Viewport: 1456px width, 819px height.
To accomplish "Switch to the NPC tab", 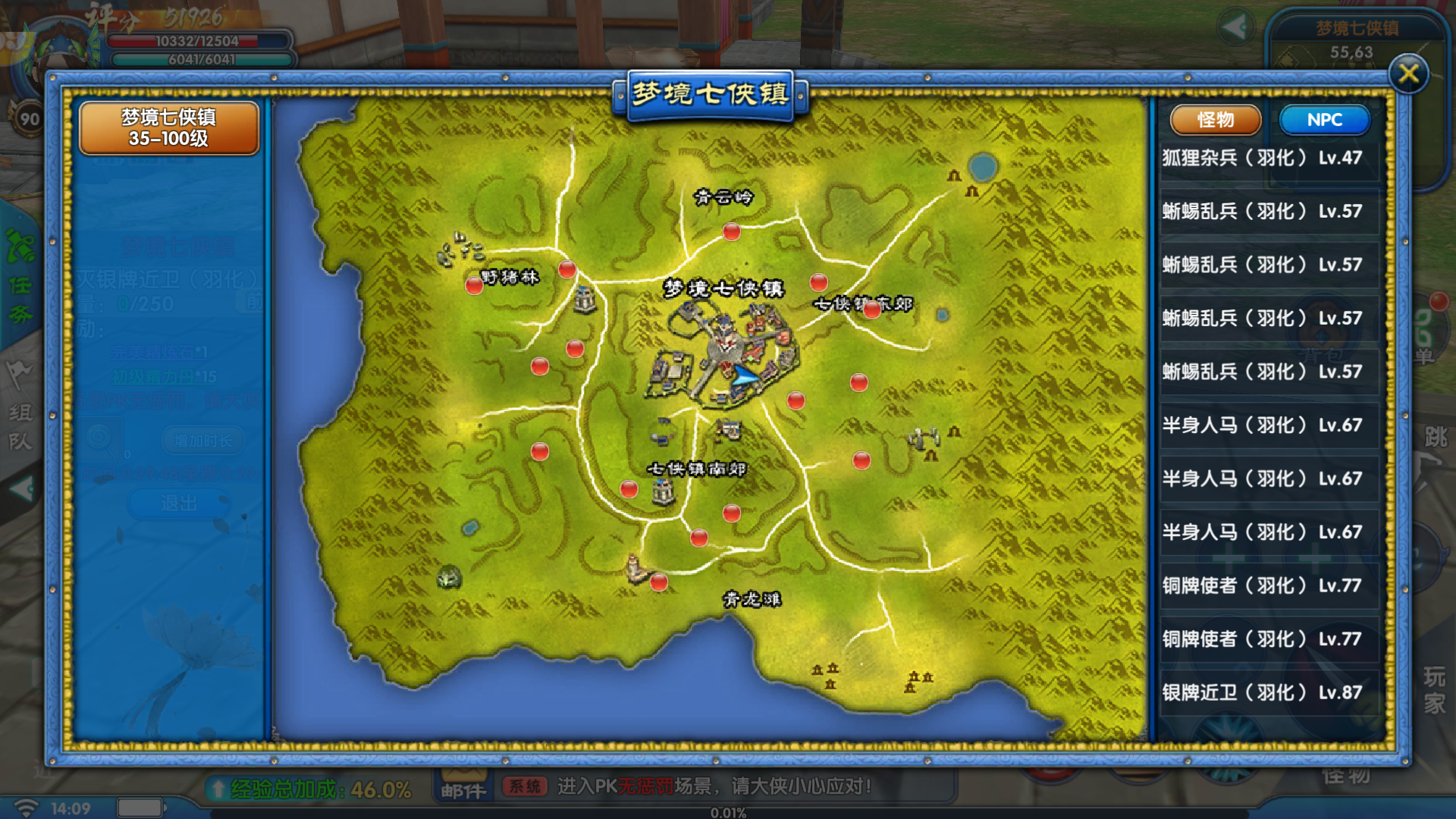I will (x=1324, y=120).
